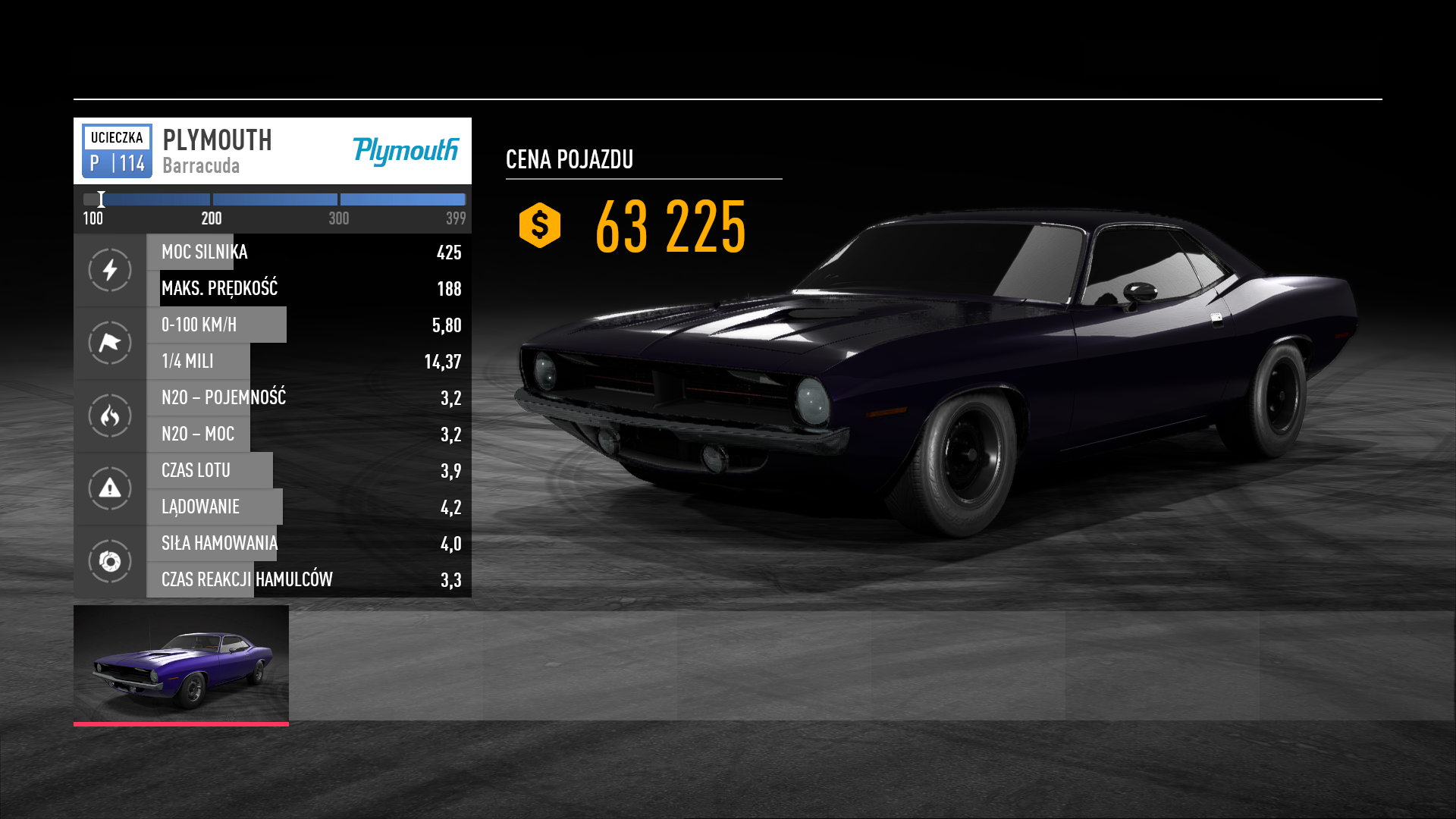Select the flame nitrous stats icon
This screenshot has width=1456, height=819.
click(x=110, y=416)
